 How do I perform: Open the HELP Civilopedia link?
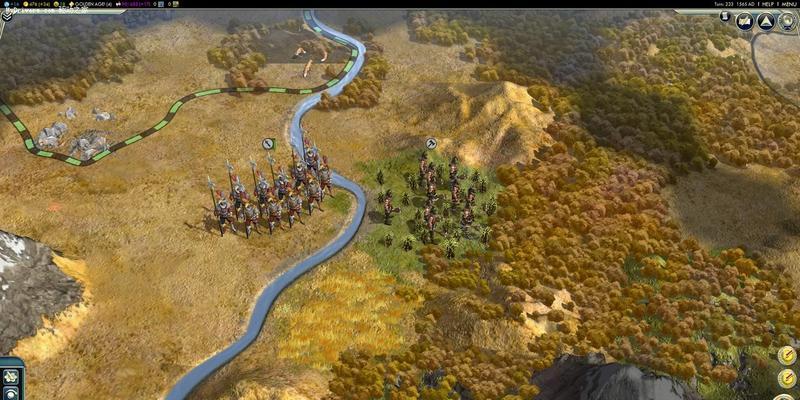764,4
